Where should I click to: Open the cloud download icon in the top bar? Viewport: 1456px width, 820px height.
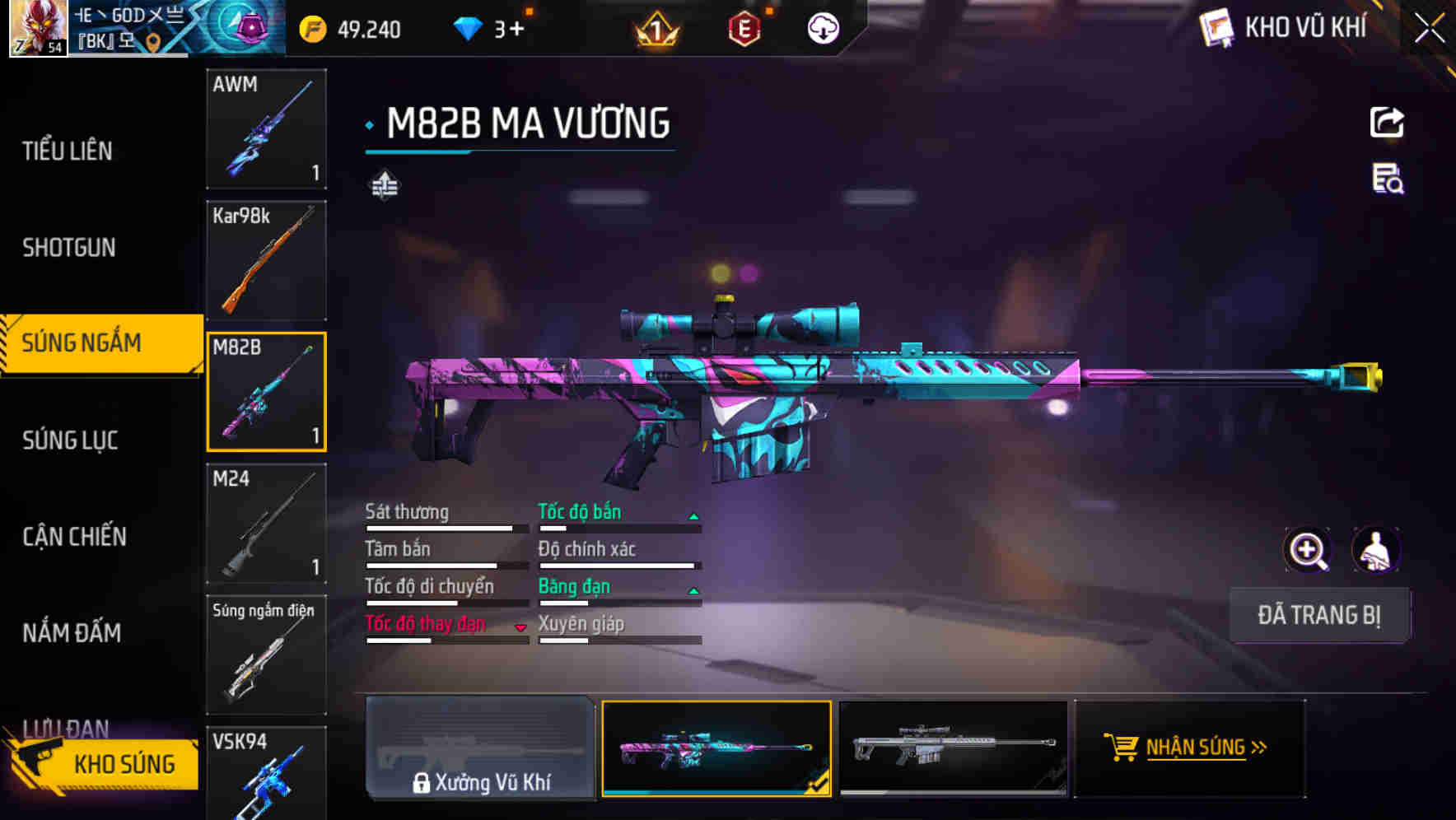823,28
